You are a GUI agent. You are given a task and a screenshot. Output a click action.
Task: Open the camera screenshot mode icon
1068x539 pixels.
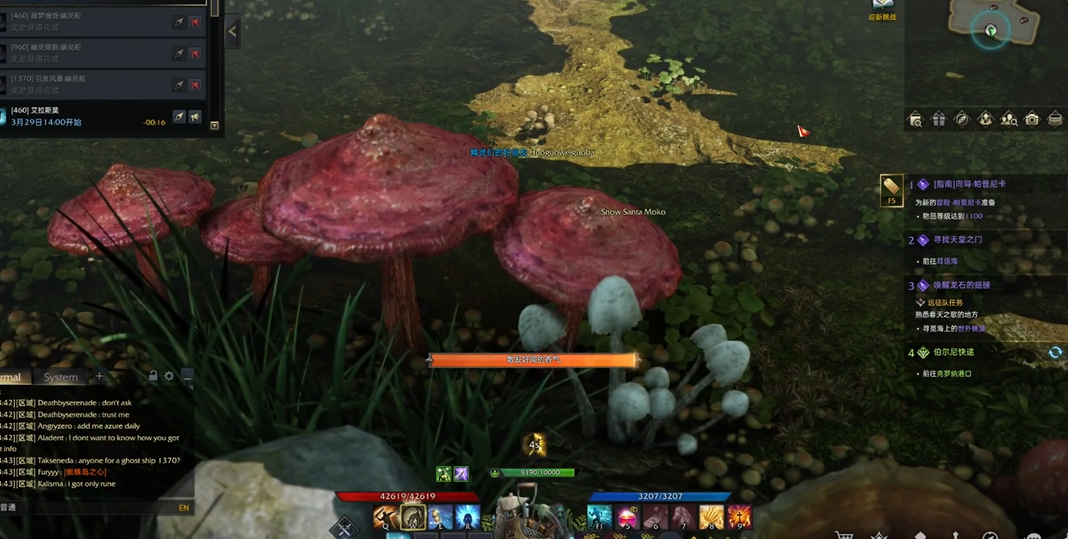click(1031, 120)
